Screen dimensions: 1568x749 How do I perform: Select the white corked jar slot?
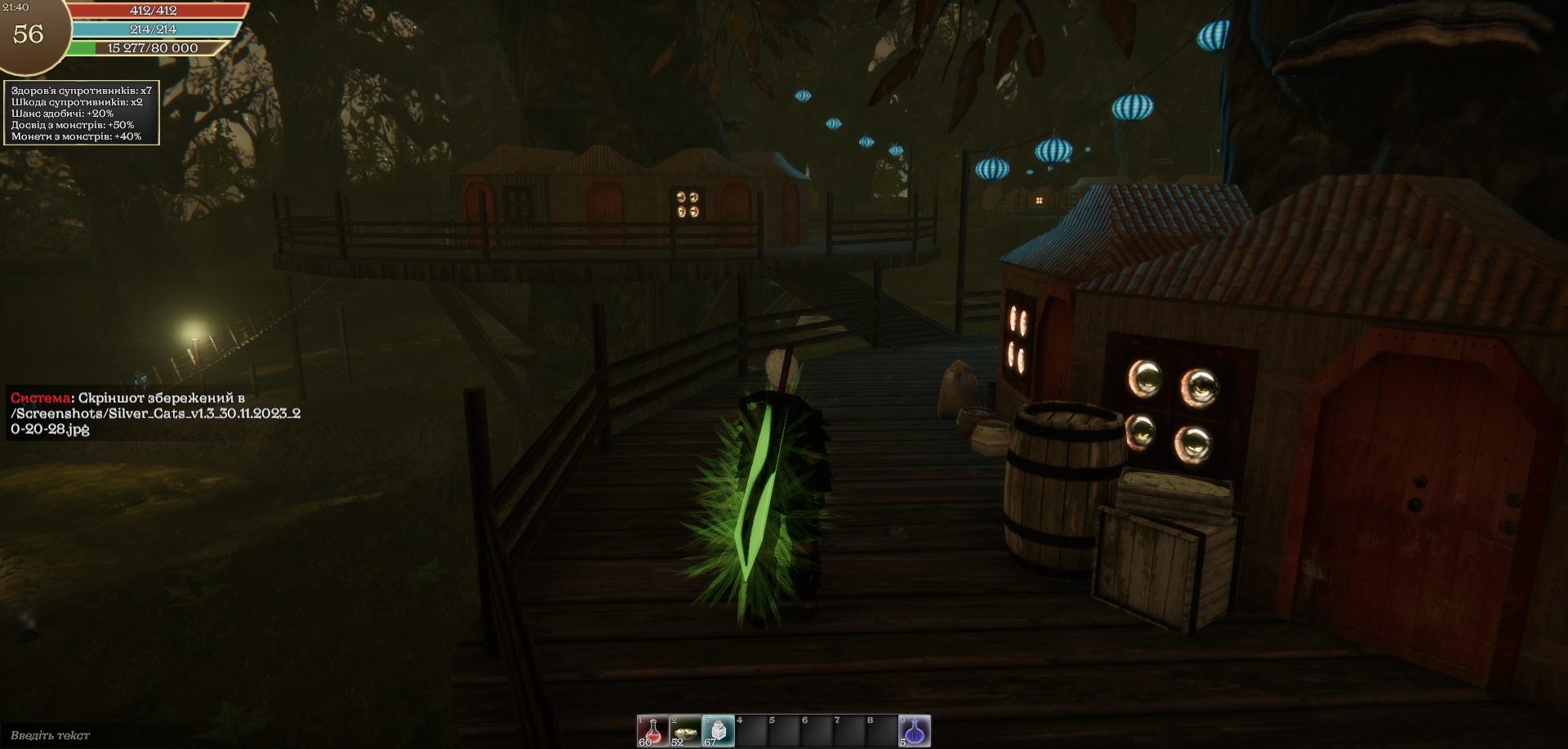[x=718, y=731]
